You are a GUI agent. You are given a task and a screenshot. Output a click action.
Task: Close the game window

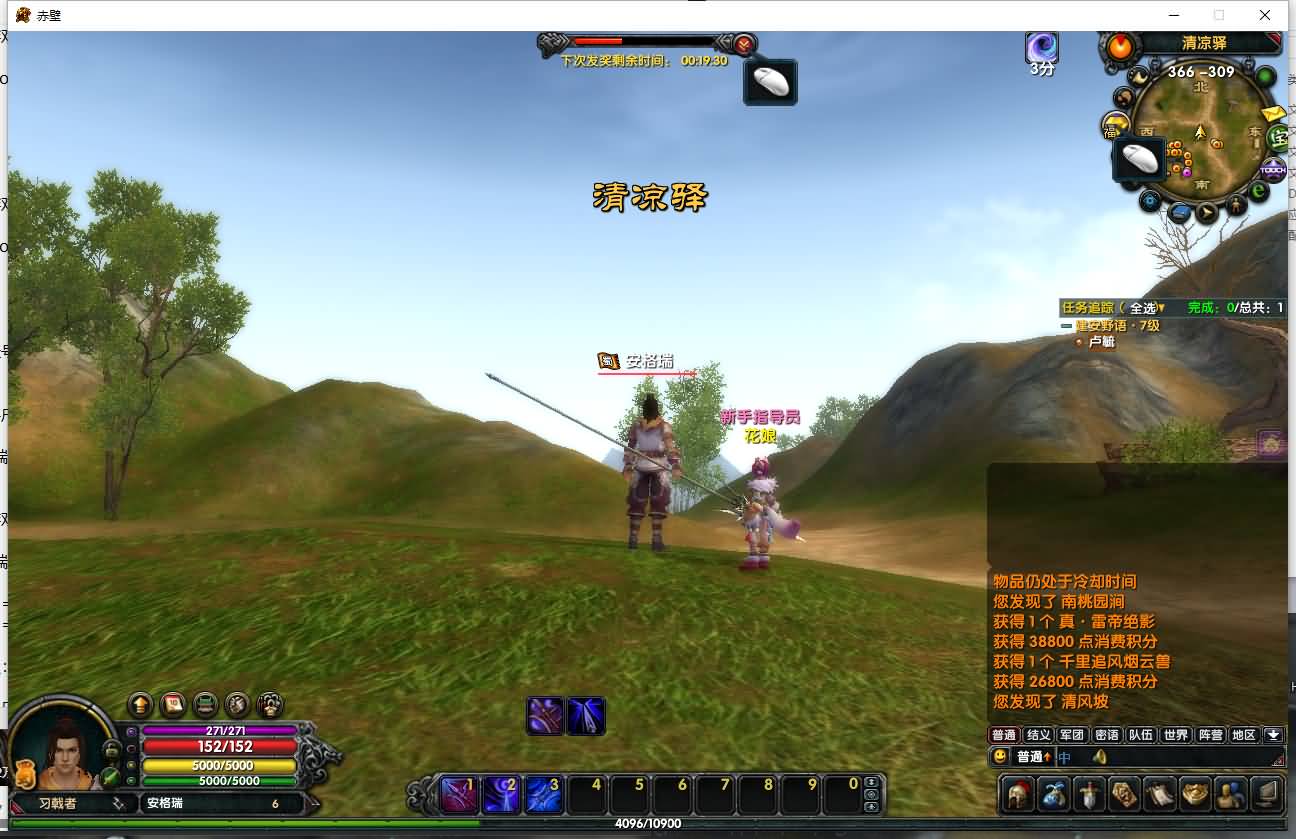click(1265, 15)
